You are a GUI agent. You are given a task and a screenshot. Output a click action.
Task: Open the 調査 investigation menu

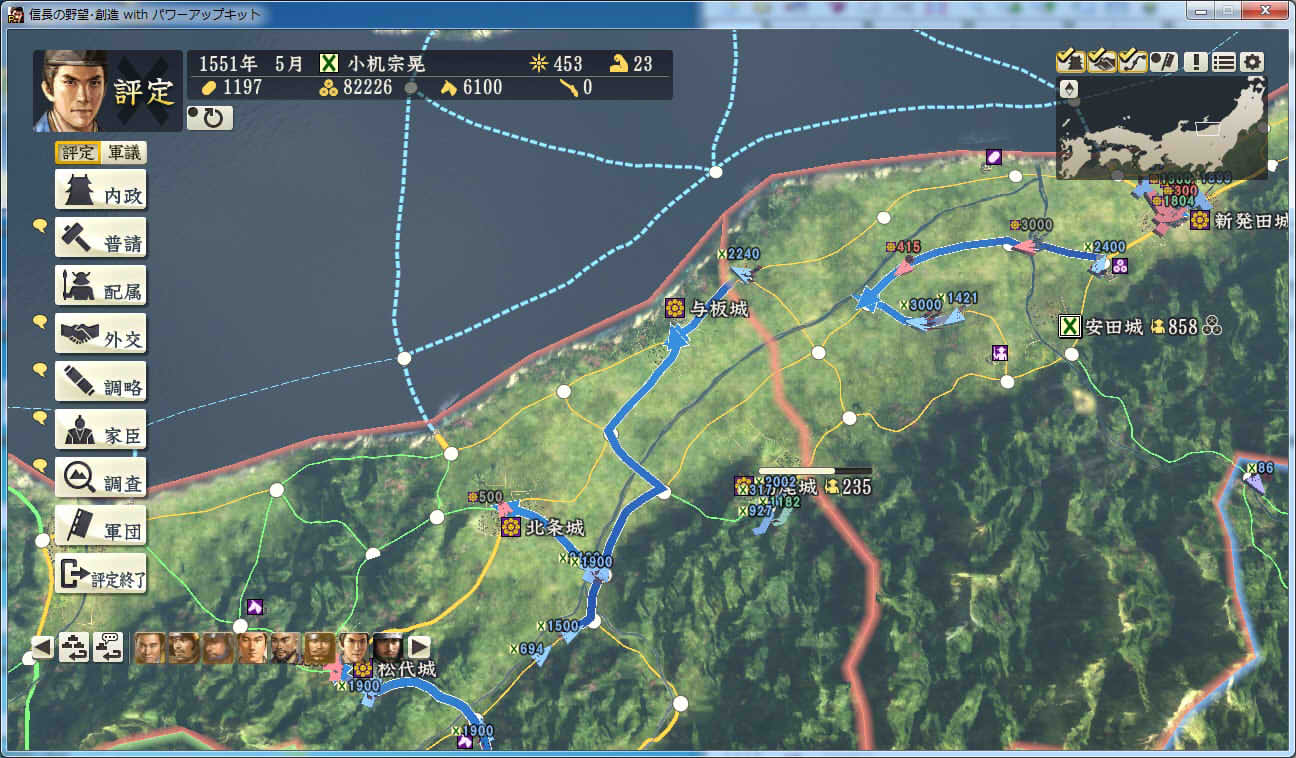click(x=100, y=478)
